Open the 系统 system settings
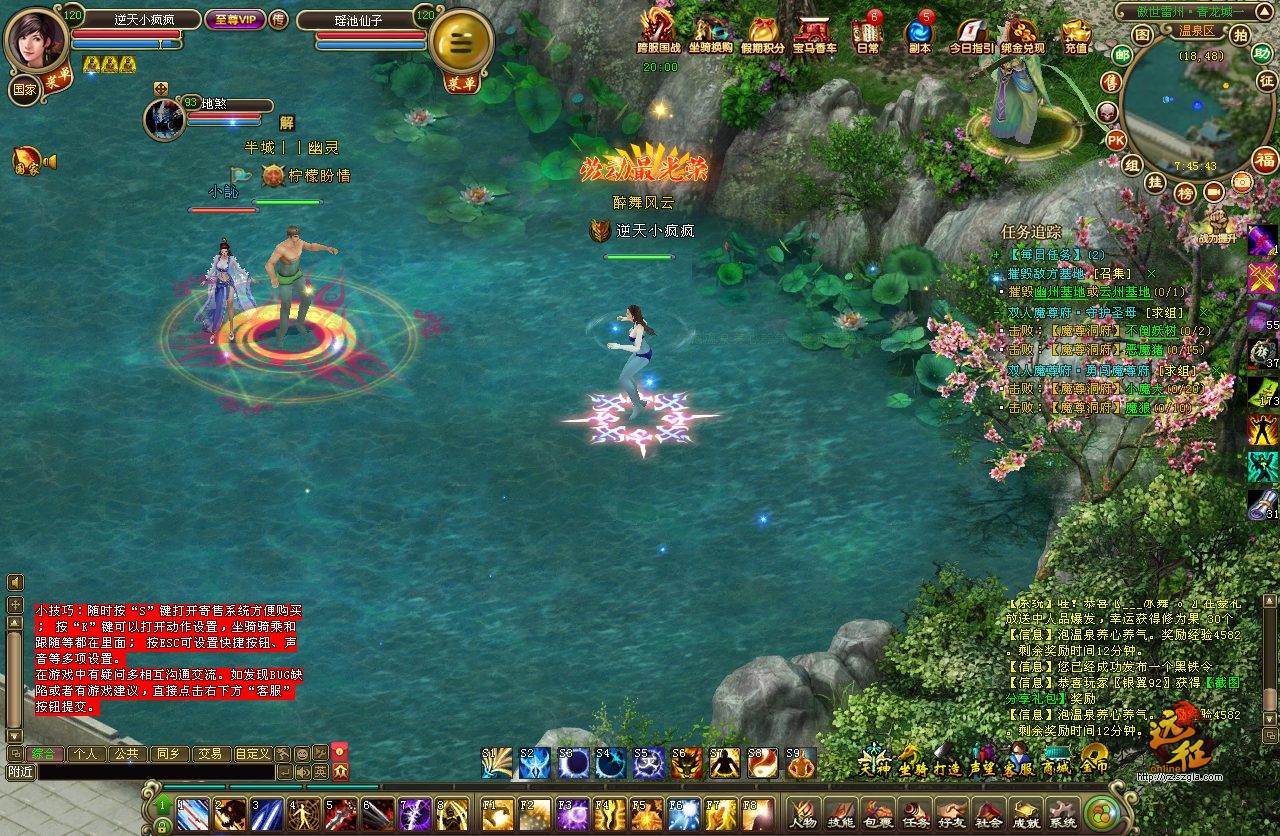The height and width of the screenshot is (836, 1280). pyautogui.click(x=1062, y=814)
